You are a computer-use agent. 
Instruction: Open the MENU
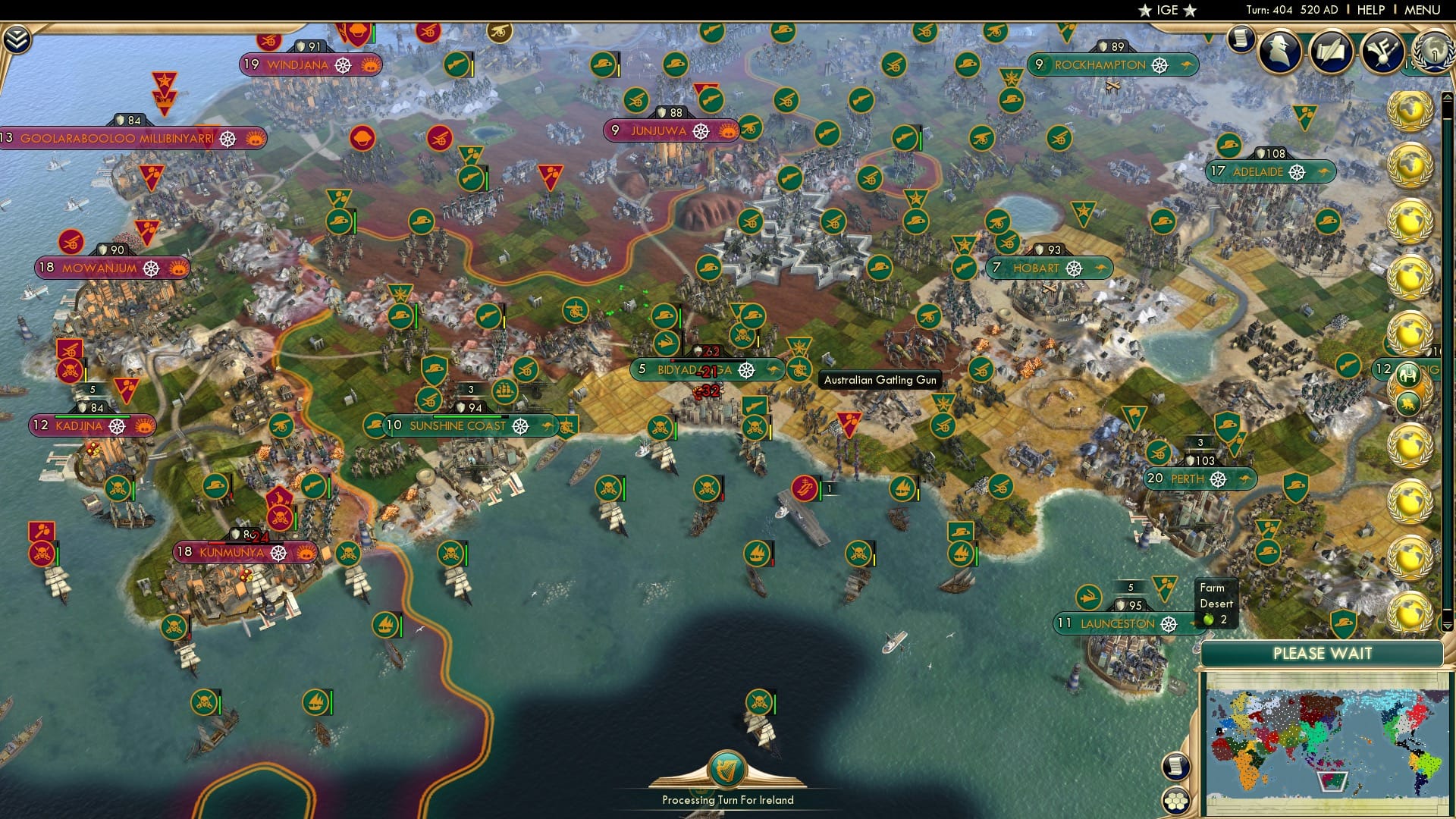coord(1423,9)
